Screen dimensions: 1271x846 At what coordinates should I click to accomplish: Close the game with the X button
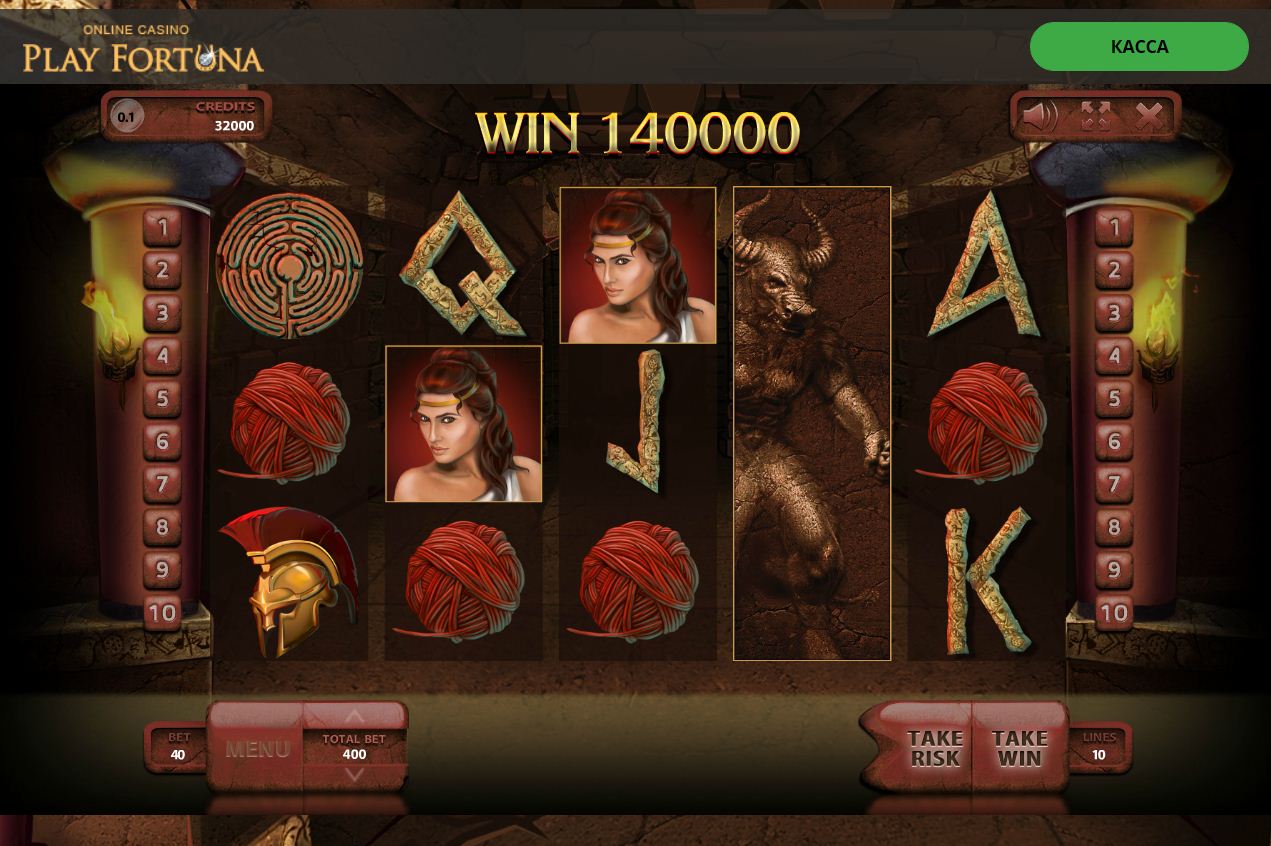click(x=1150, y=117)
